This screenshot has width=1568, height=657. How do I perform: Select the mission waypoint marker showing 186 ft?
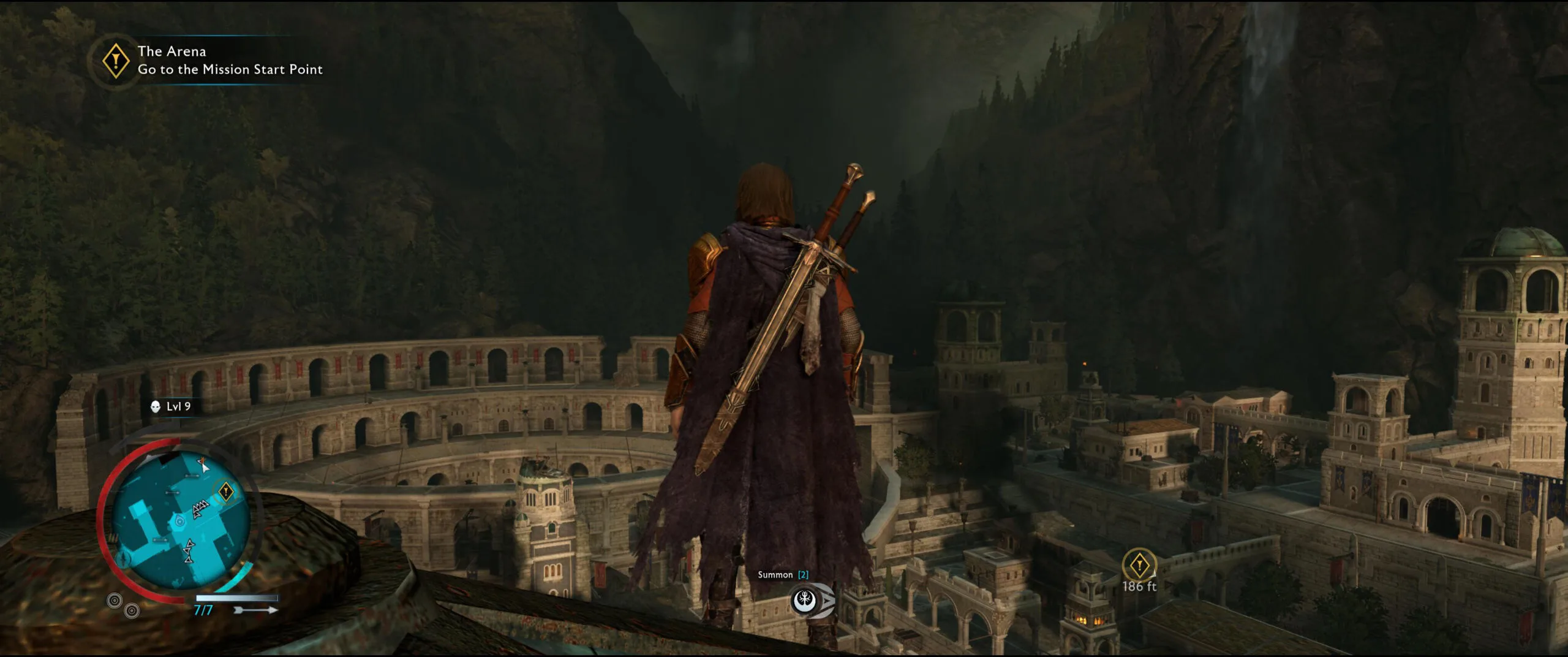coord(1139,564)
